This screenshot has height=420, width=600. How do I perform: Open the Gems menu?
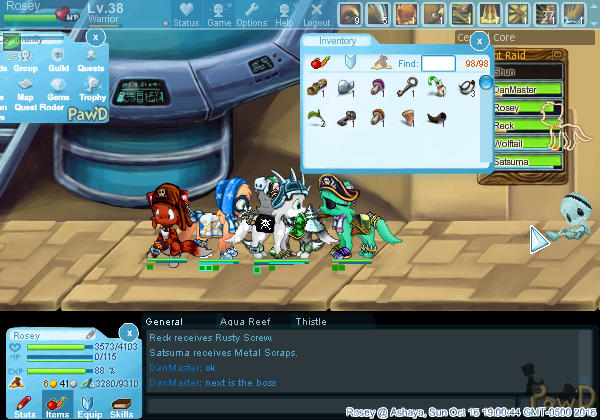[58, 91]
